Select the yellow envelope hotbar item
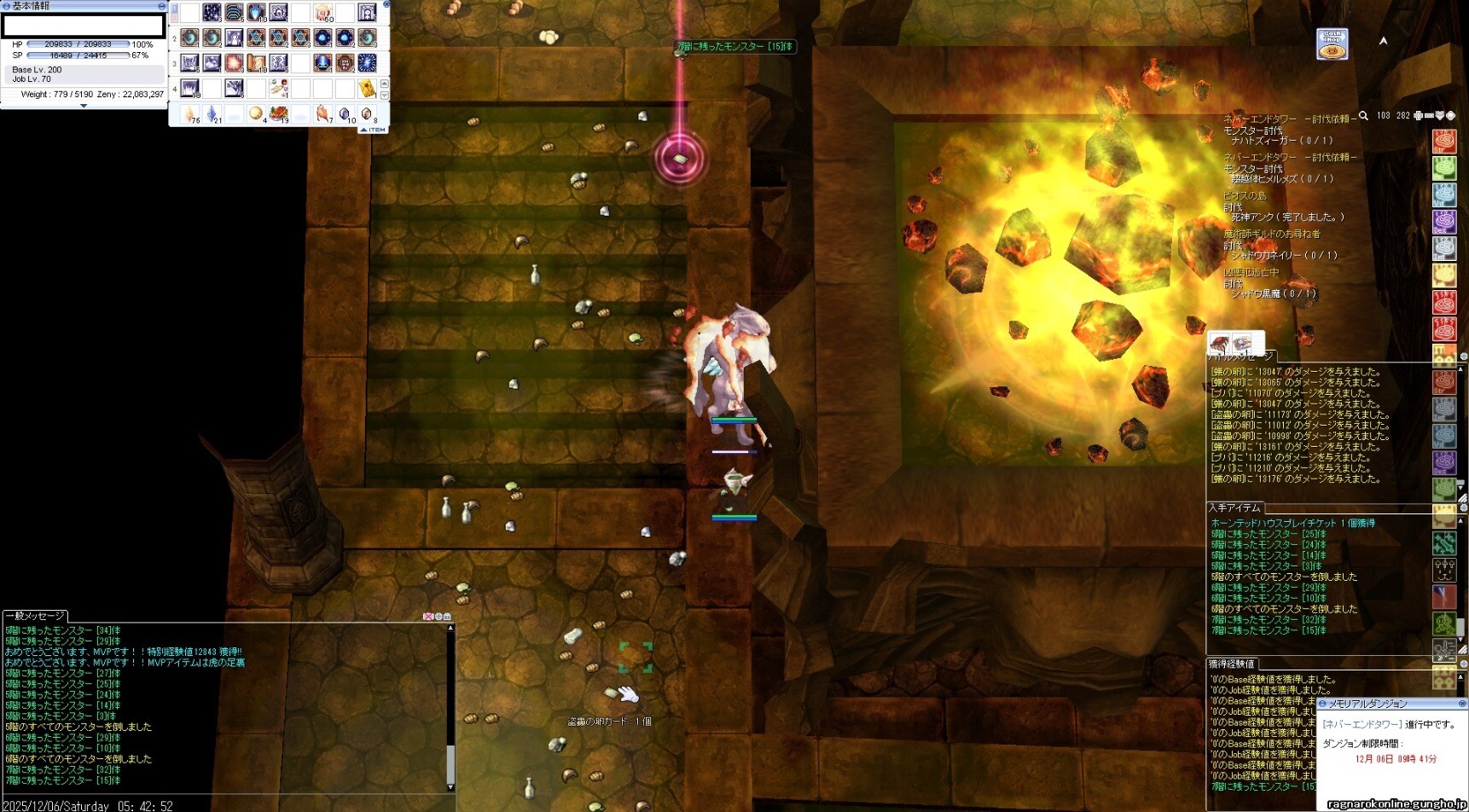Image resolution: width=1469 pixels, height=812 pixels. 367,88
